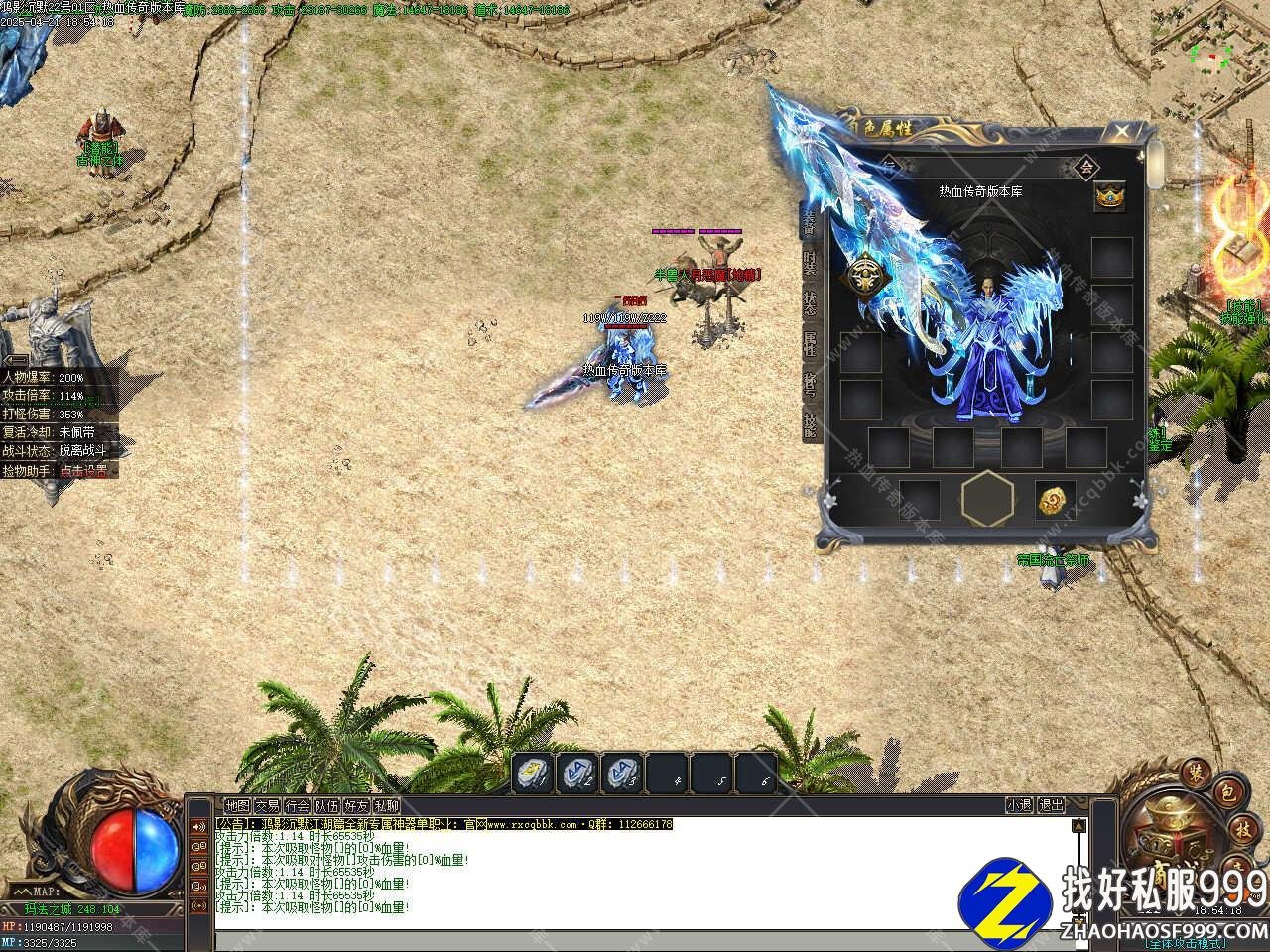
Task: Open the 包 (bag) round button
Action: tap(1227, 793)
